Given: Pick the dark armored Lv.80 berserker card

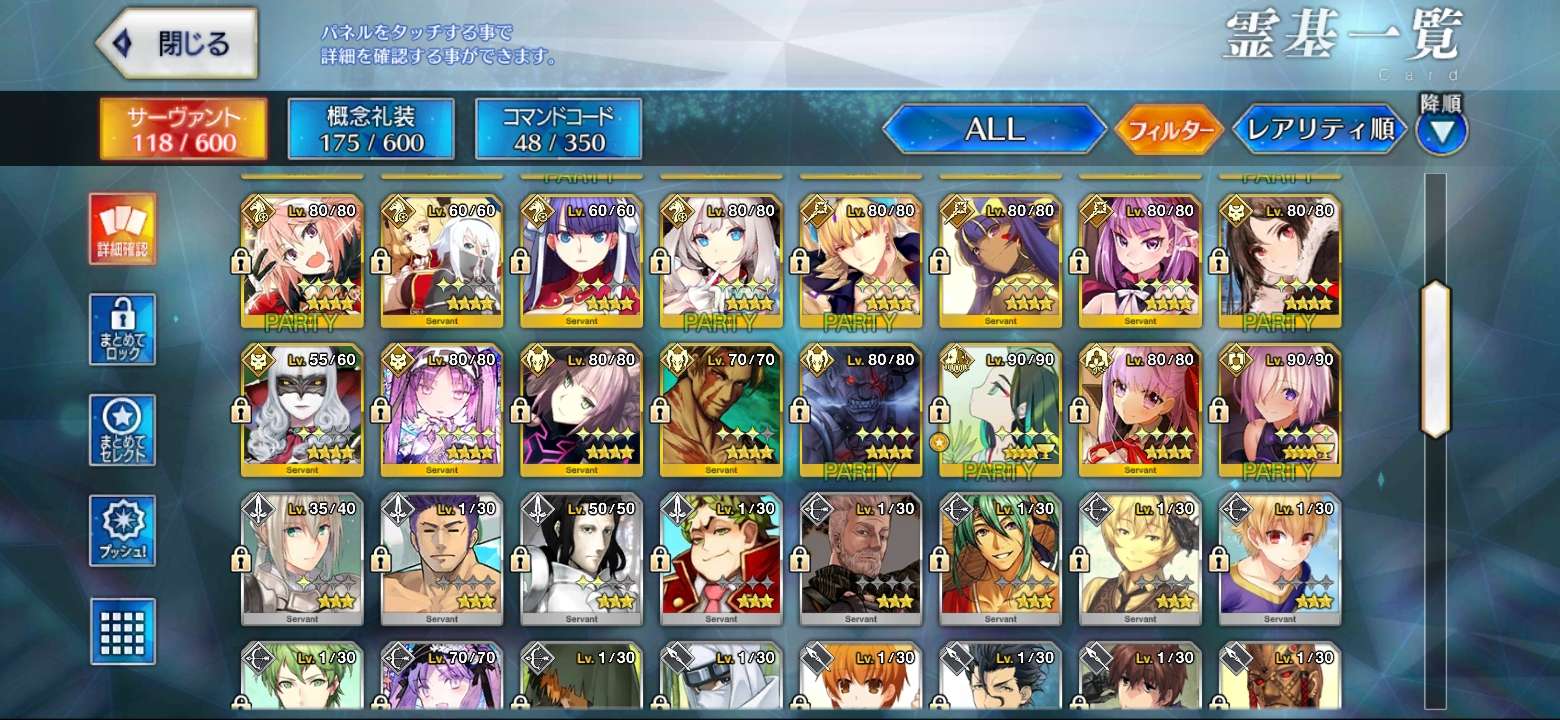Looking at the screenshot, I should click(861, 410).
